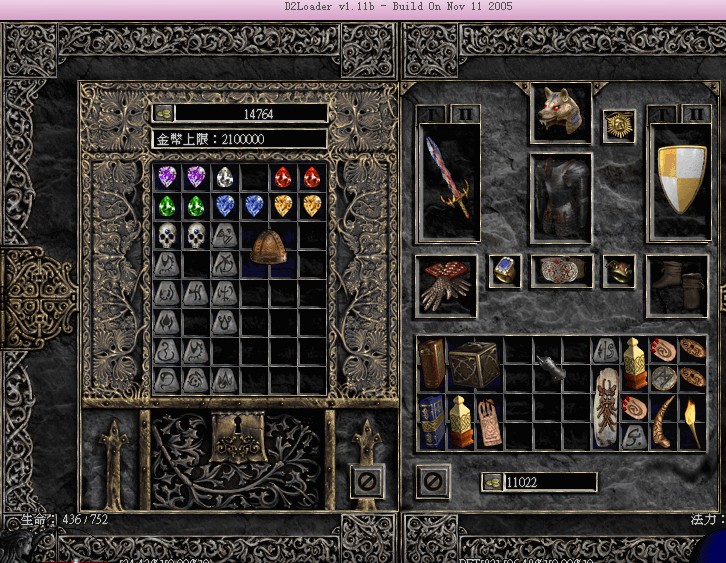Click the equipped belt slot
The height and width of the screenshot is (563, 726).
561,271
